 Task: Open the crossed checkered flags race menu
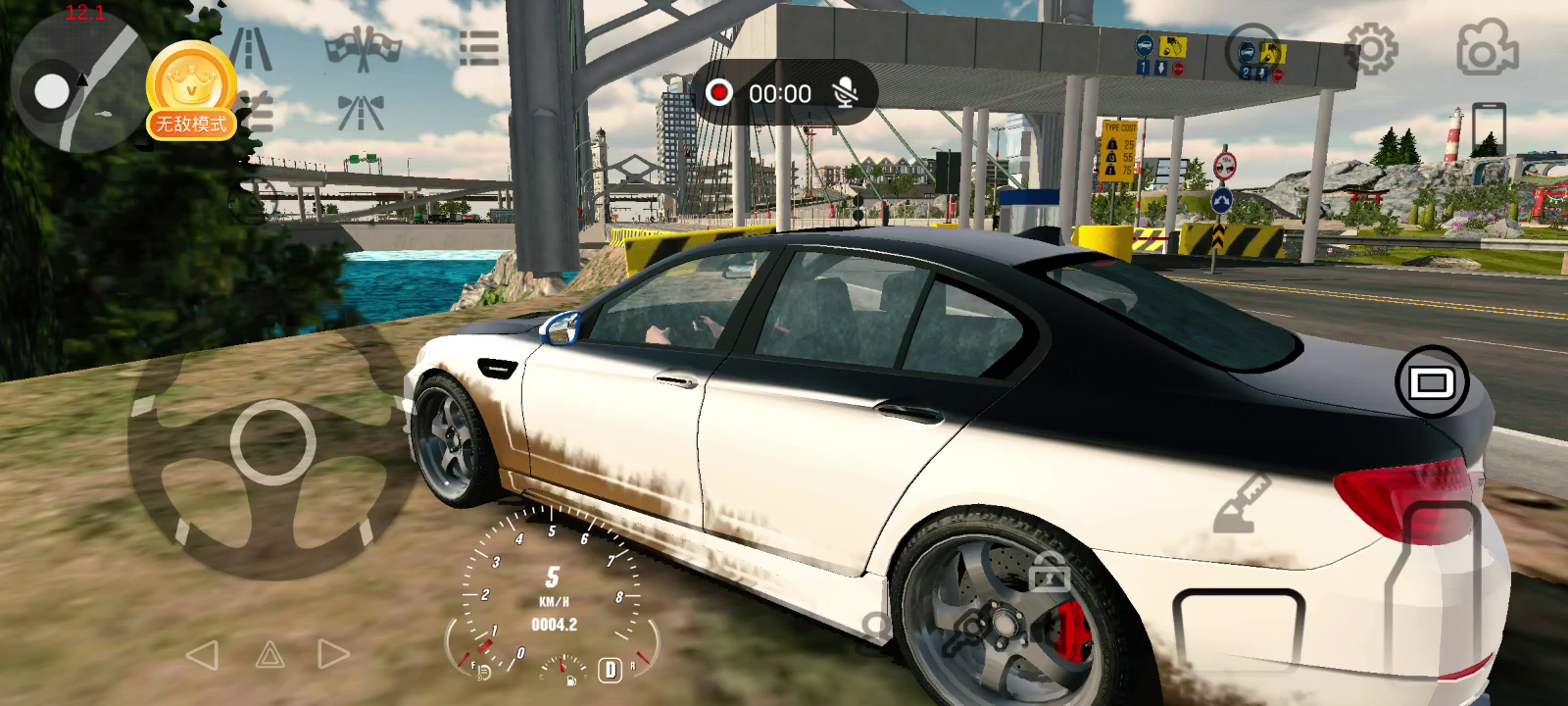[363, 50]
